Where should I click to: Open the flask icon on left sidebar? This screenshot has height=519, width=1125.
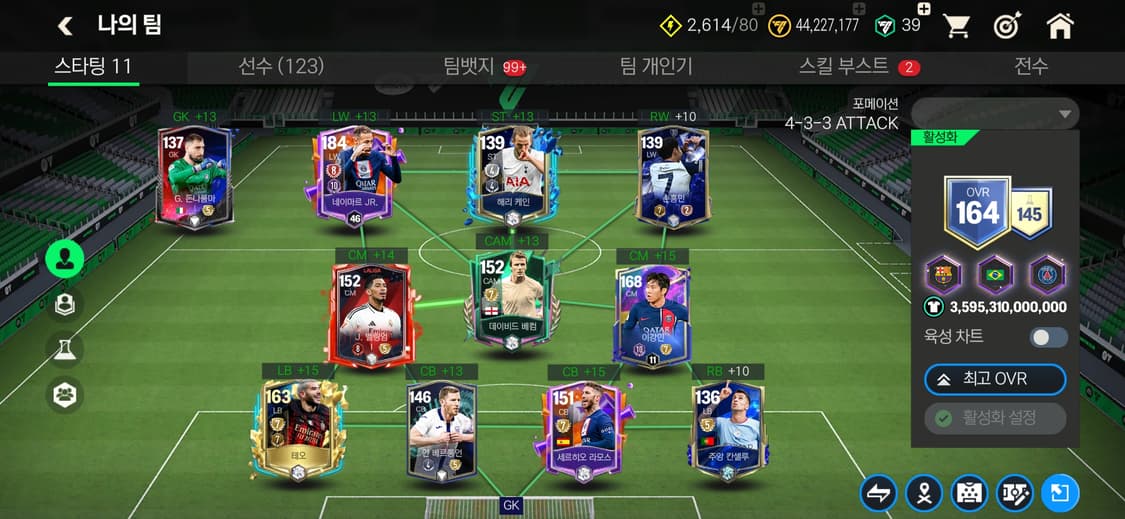coord(65,349)
